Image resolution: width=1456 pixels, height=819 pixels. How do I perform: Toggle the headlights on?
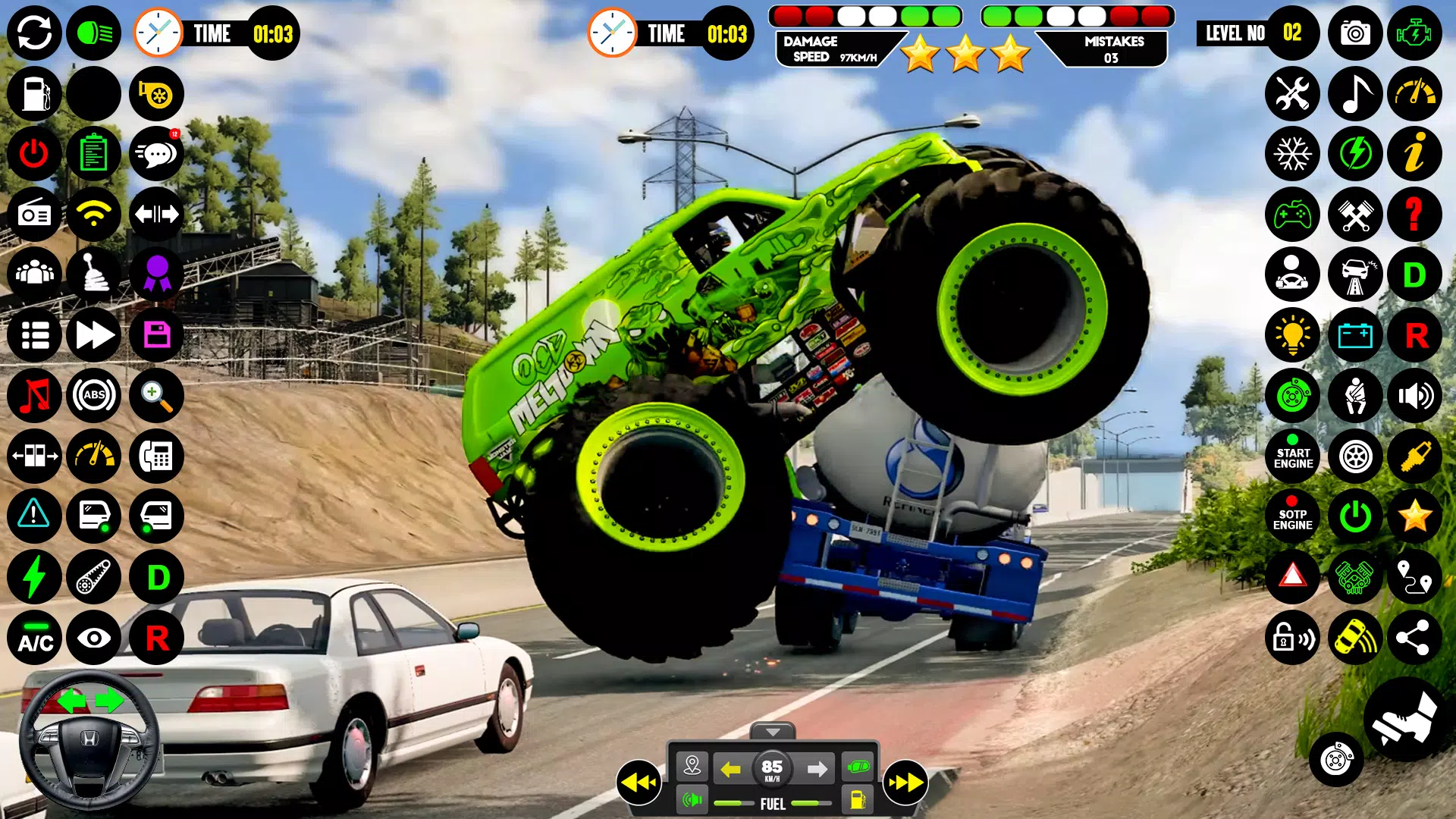point(94,33)
